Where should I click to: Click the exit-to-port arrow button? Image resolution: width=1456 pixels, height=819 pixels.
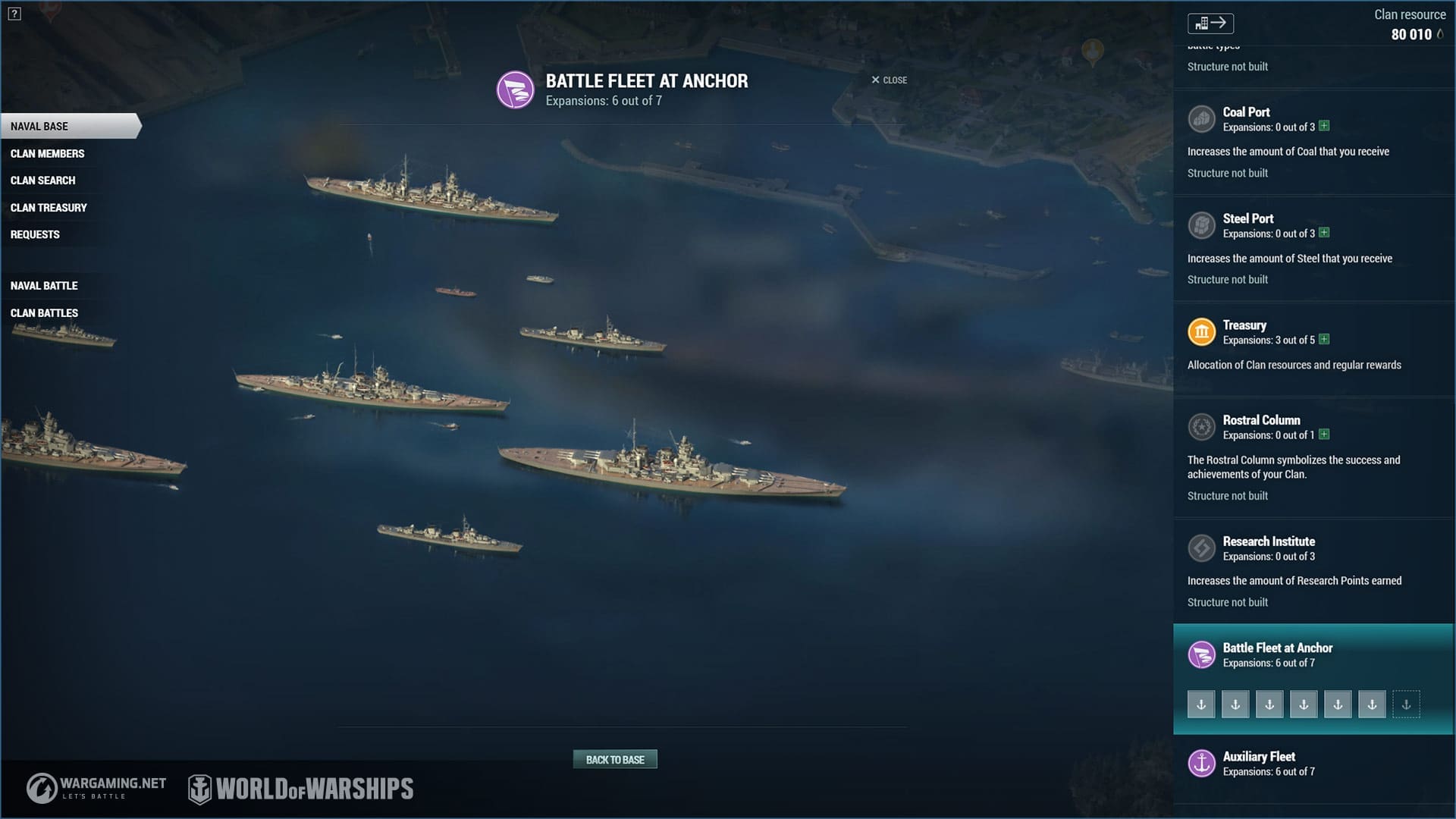pyautogui.click(x=1210, y=24)
